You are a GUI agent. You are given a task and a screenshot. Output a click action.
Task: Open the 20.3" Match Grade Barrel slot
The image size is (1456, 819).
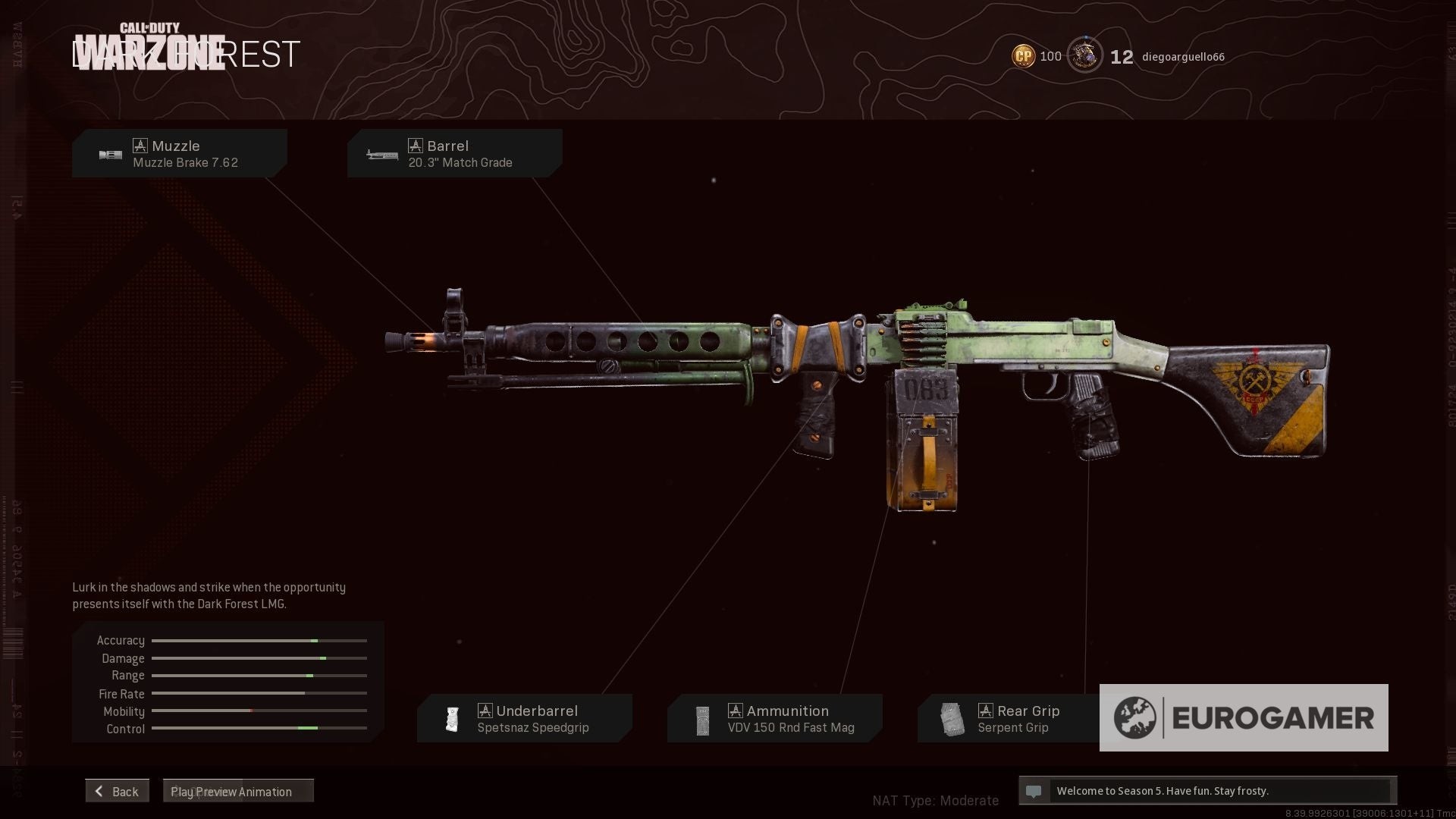454,153
